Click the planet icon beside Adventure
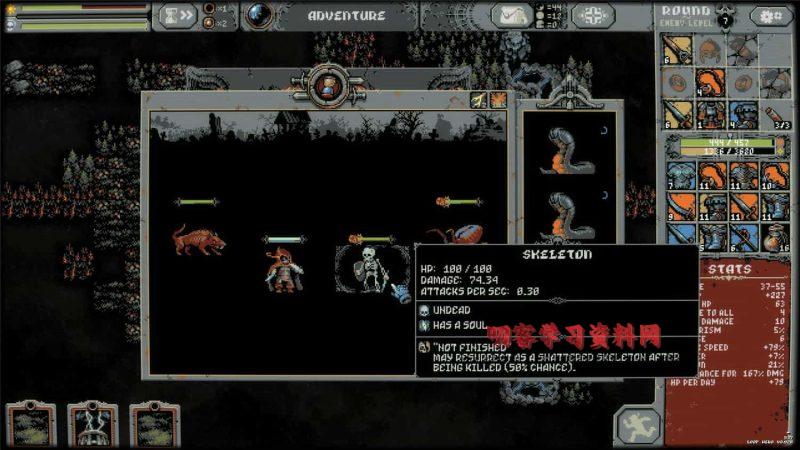 pyautogui.click(x=260, y=16)
